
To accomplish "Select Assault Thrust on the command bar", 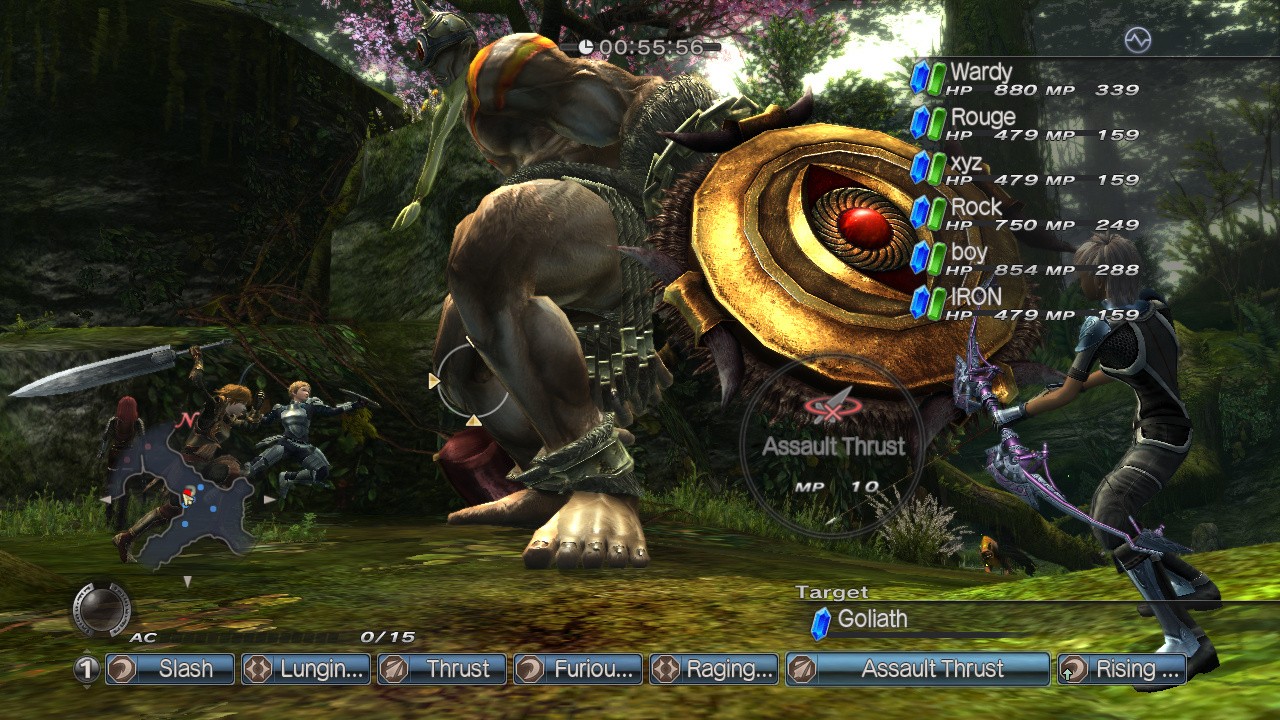I will click(918, 669).
